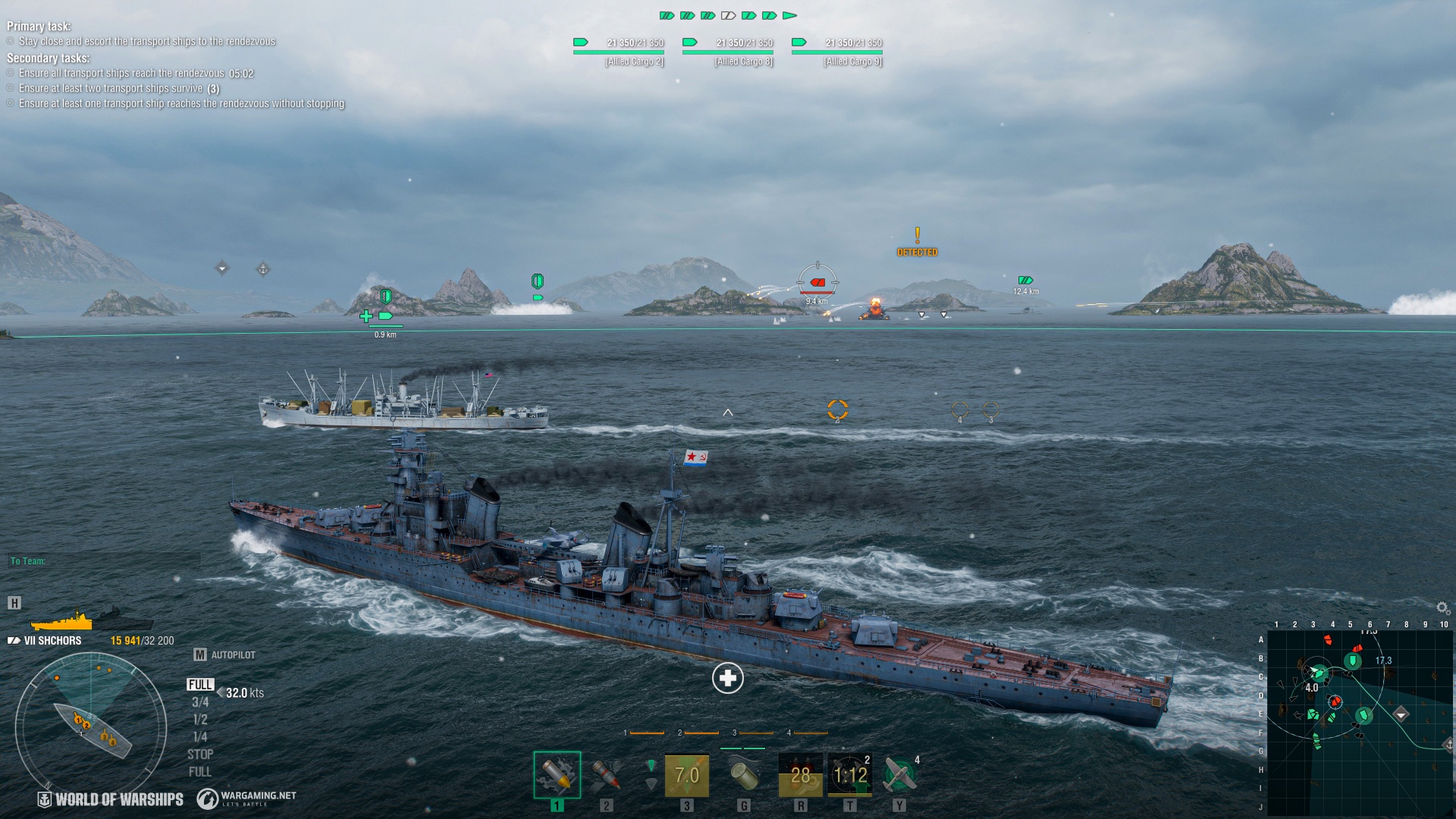Click the diamond arrow marker on minimap
The width and height of the screenshot is (1456, 819).
click(1401, 714)
